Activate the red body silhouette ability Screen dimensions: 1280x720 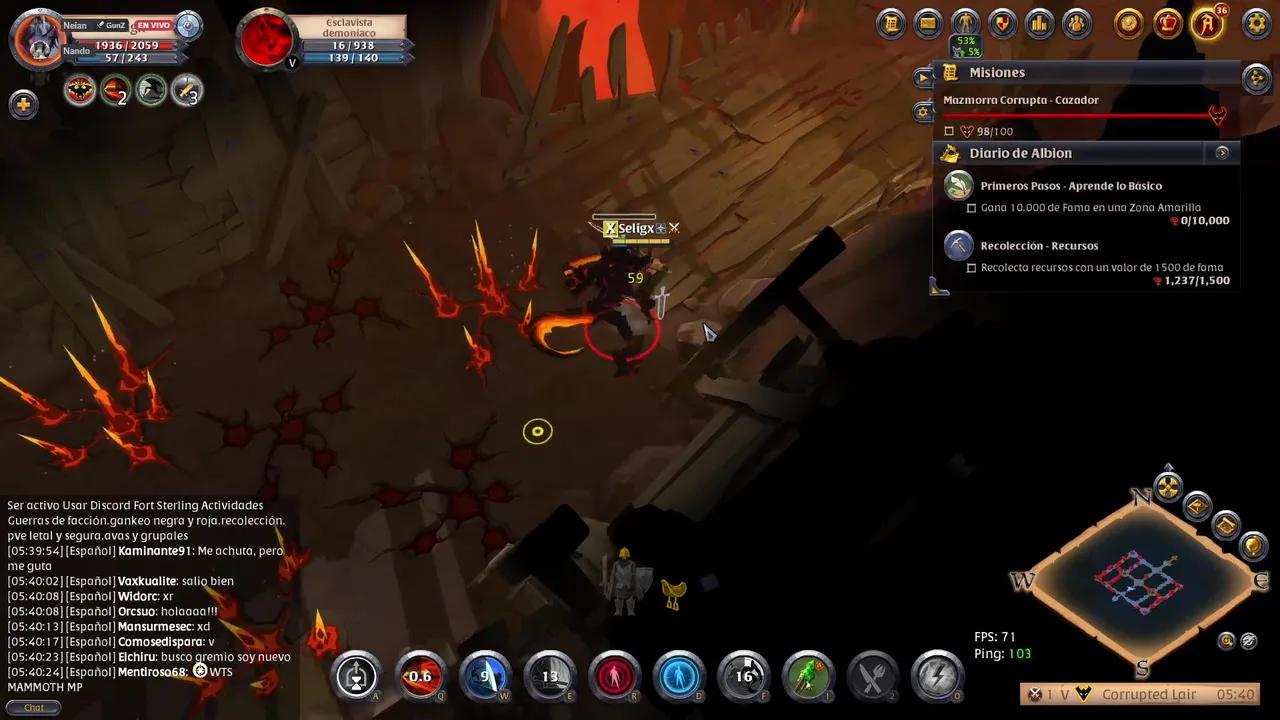click(x=614, y=676)
